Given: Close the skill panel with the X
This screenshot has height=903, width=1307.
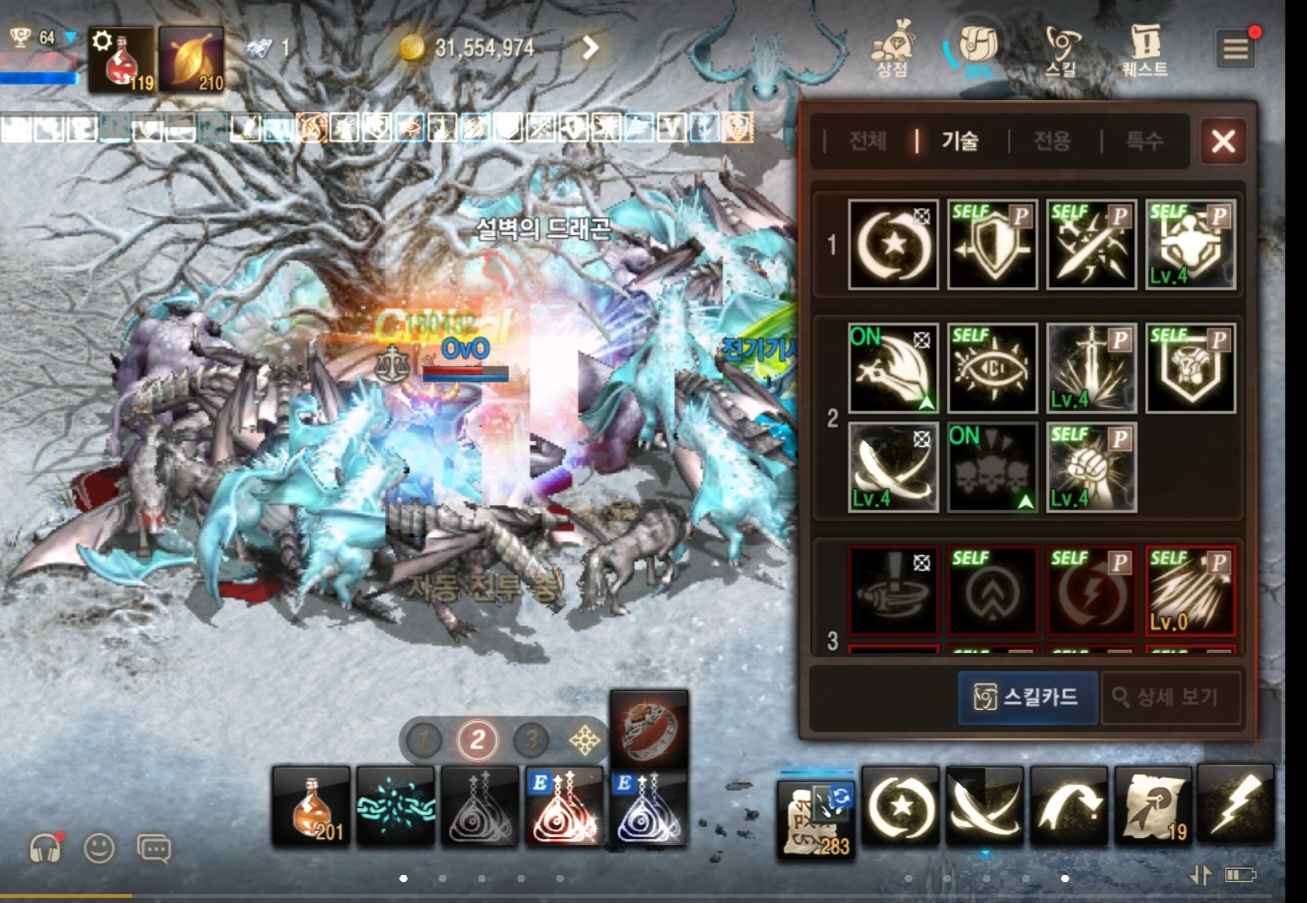Looking at the screenshot, I should click(1223, 141).
